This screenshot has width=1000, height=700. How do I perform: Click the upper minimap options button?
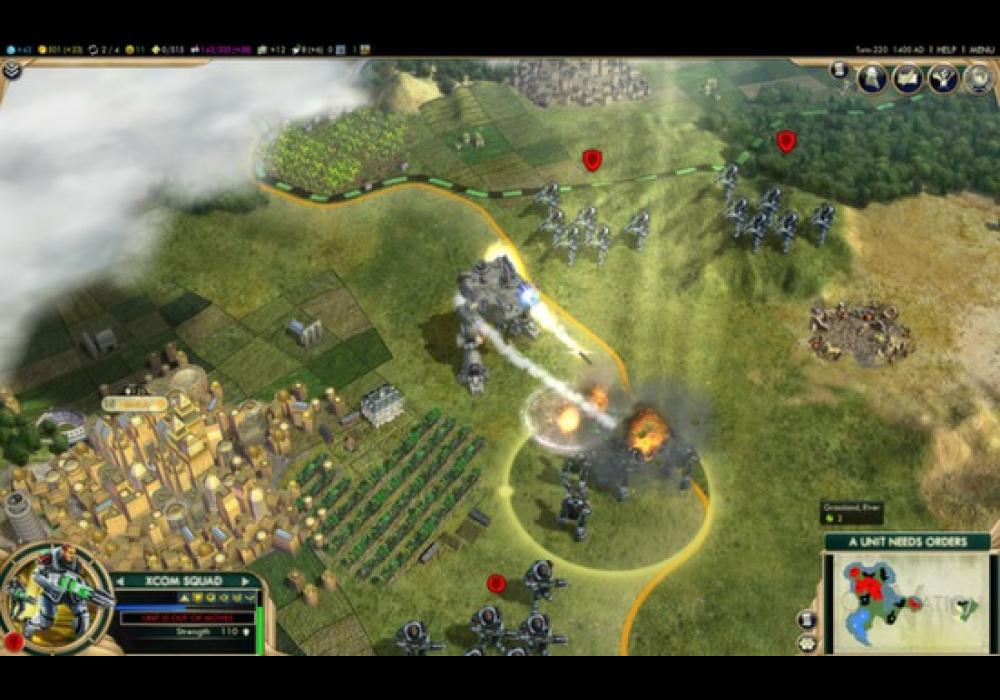[807, 619]
